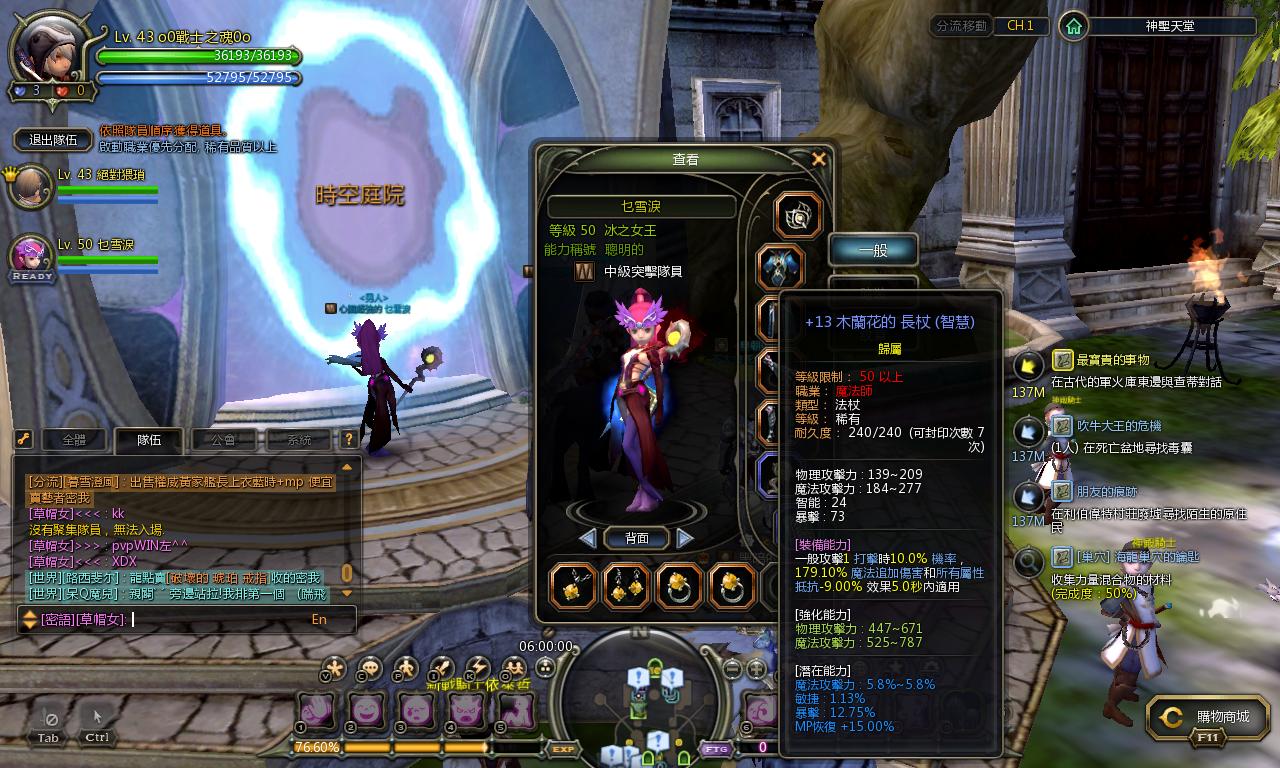
Task: Select party member 也雪淚 portrait
Action: pyautogui.click(x=30, y=257)
